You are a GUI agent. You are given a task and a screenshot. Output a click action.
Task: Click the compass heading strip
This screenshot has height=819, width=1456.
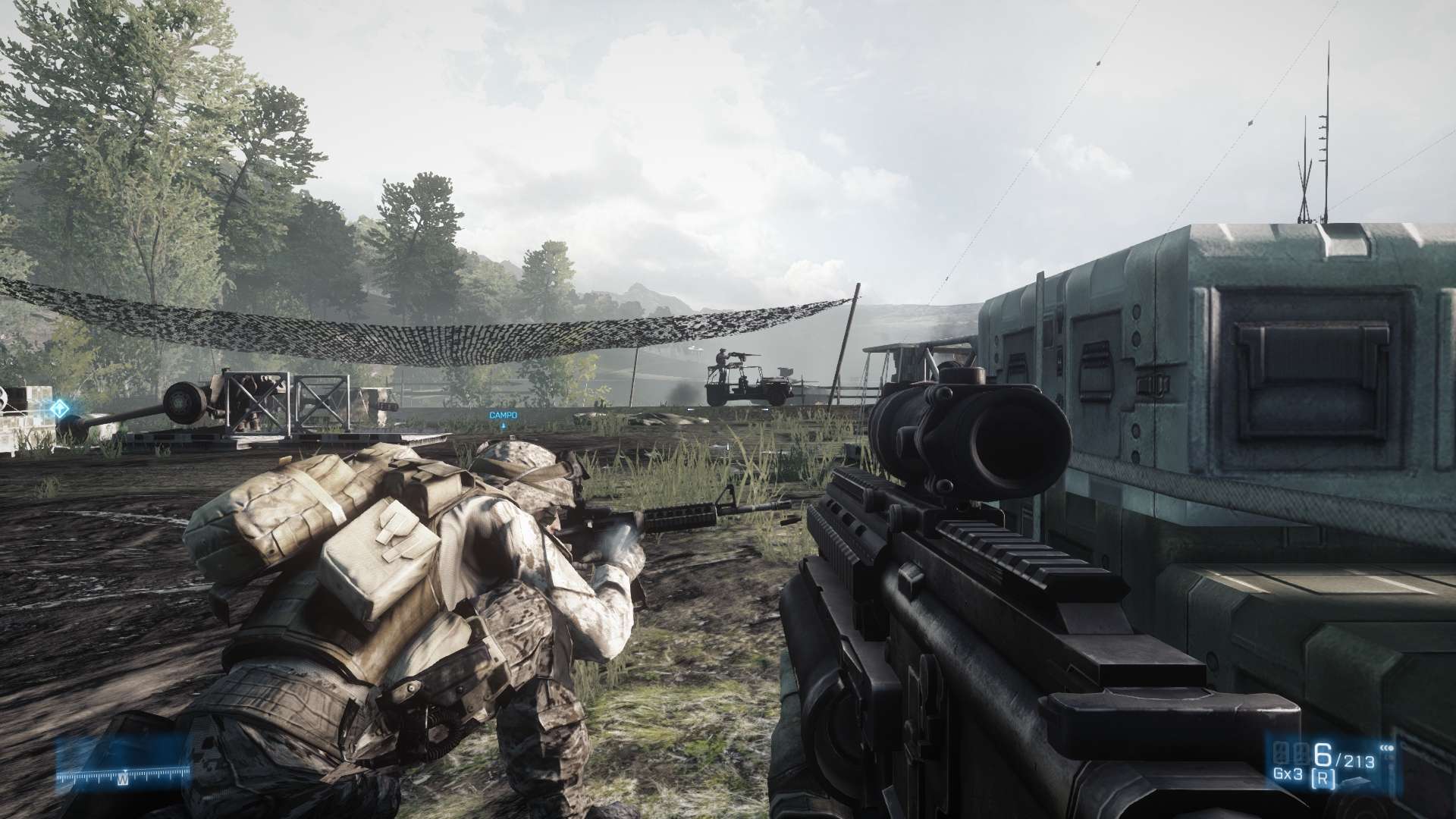pyautogui.click(x=123, y=776)
